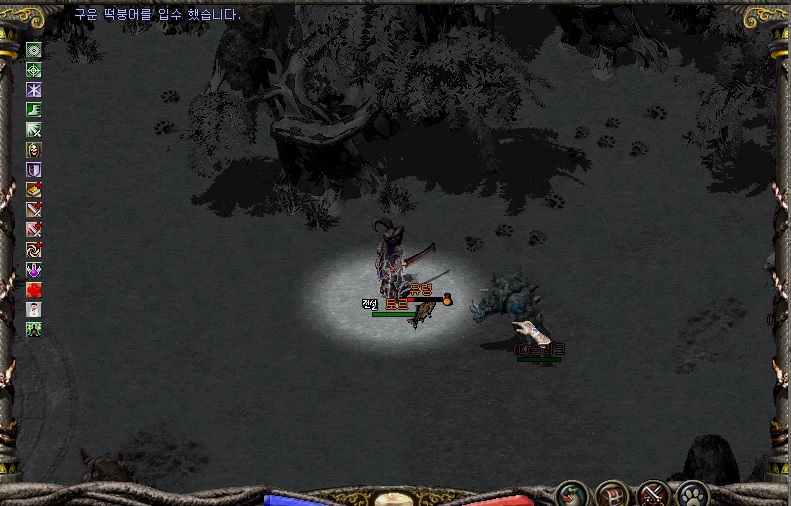Click the snowman status icon
Image resolution: width=791 pixels, height=506 pixels.
pyautogui.click(x=34, y=310)
